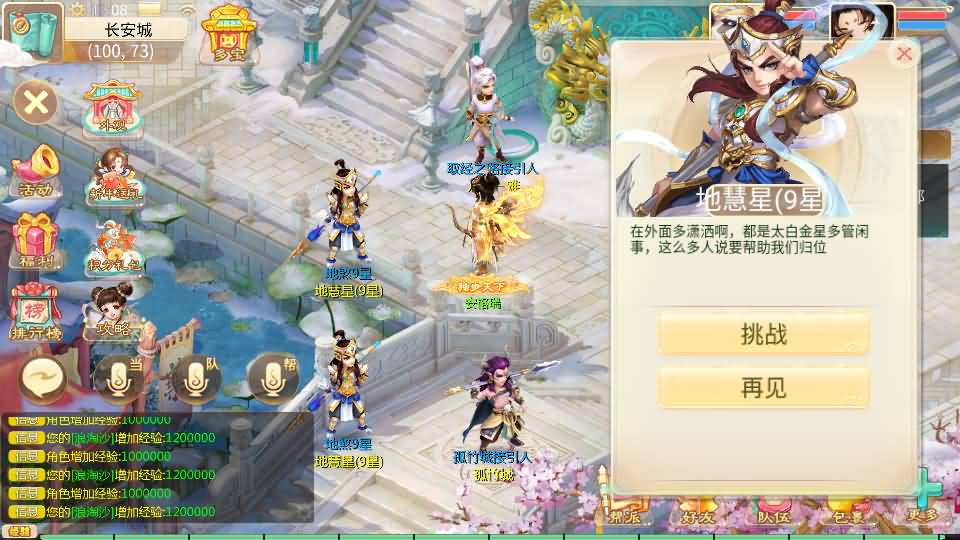Screen dimensions: 960x540
Task: Open the 多宝 shop
Action: pos(230,35)
